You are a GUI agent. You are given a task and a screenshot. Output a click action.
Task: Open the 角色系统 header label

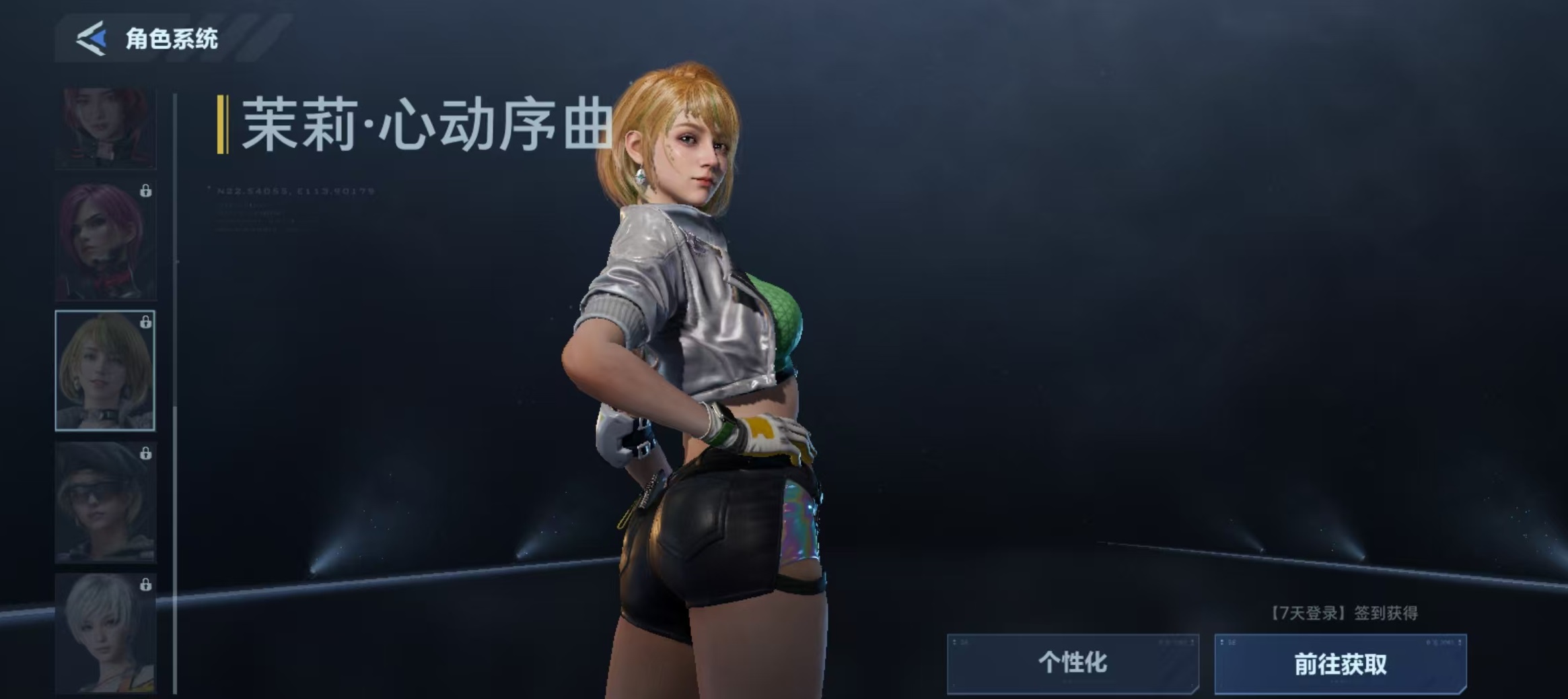click(174, 39)
